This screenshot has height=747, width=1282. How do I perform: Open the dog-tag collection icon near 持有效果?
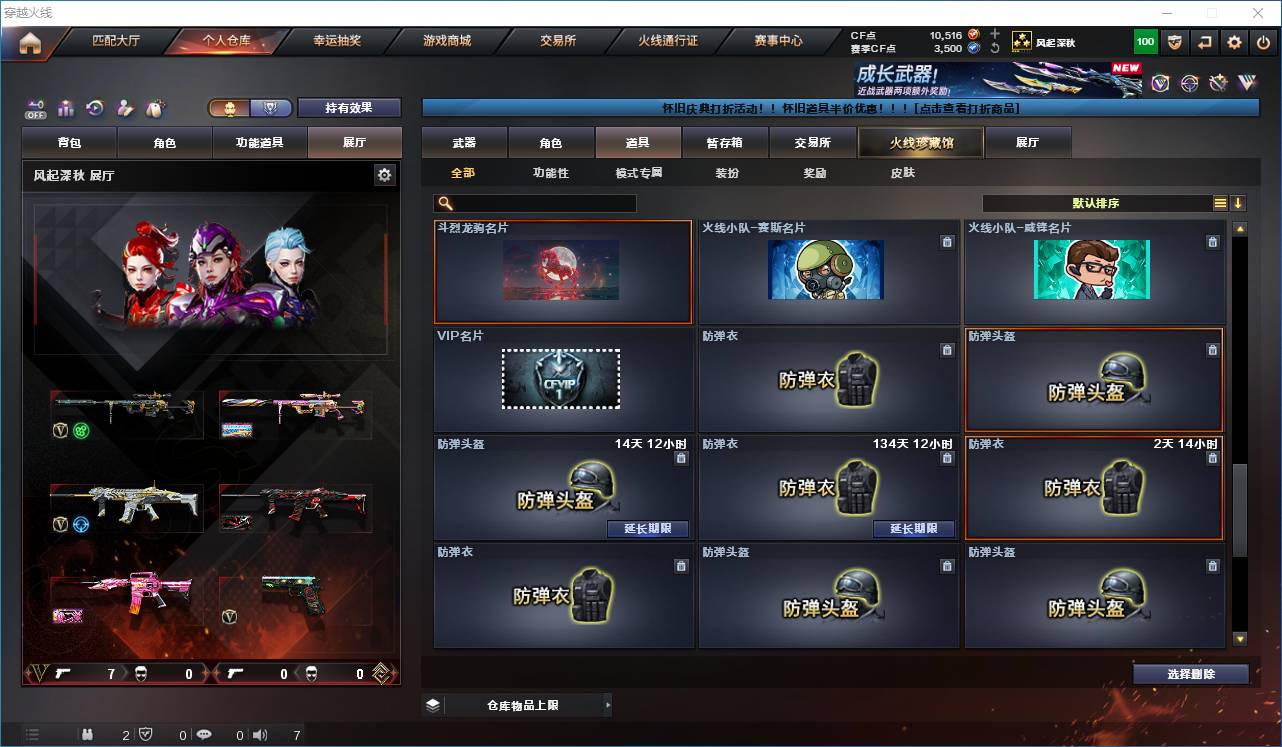click(155, 108)
